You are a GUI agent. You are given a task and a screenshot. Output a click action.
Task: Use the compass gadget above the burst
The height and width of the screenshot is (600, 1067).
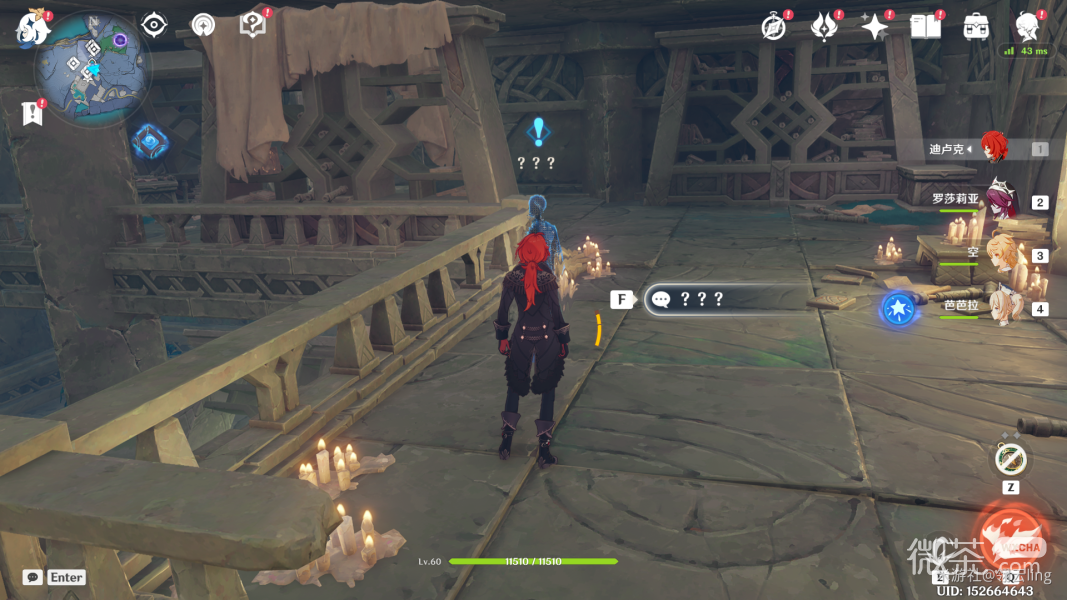pos(1010,460)
